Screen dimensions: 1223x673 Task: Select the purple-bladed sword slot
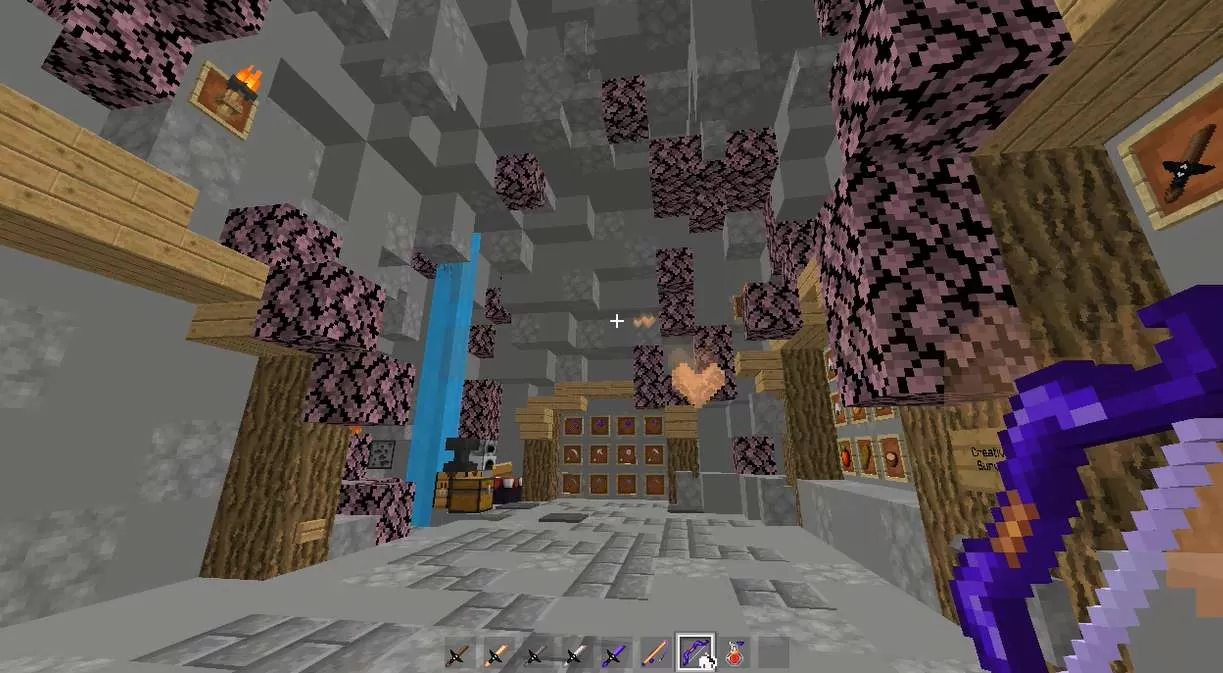pos(613,655)
